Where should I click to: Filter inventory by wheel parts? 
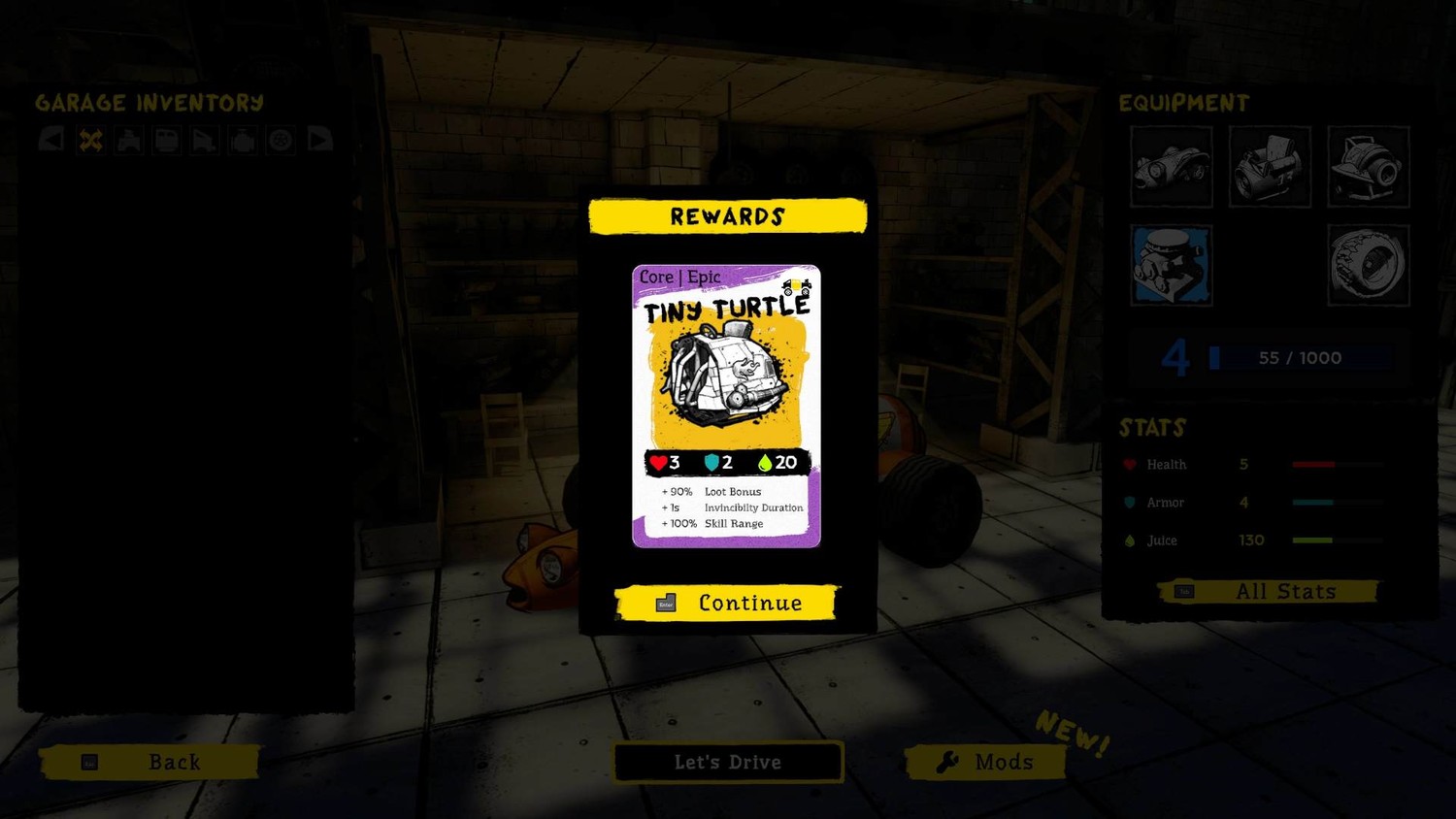pos(281,141)
